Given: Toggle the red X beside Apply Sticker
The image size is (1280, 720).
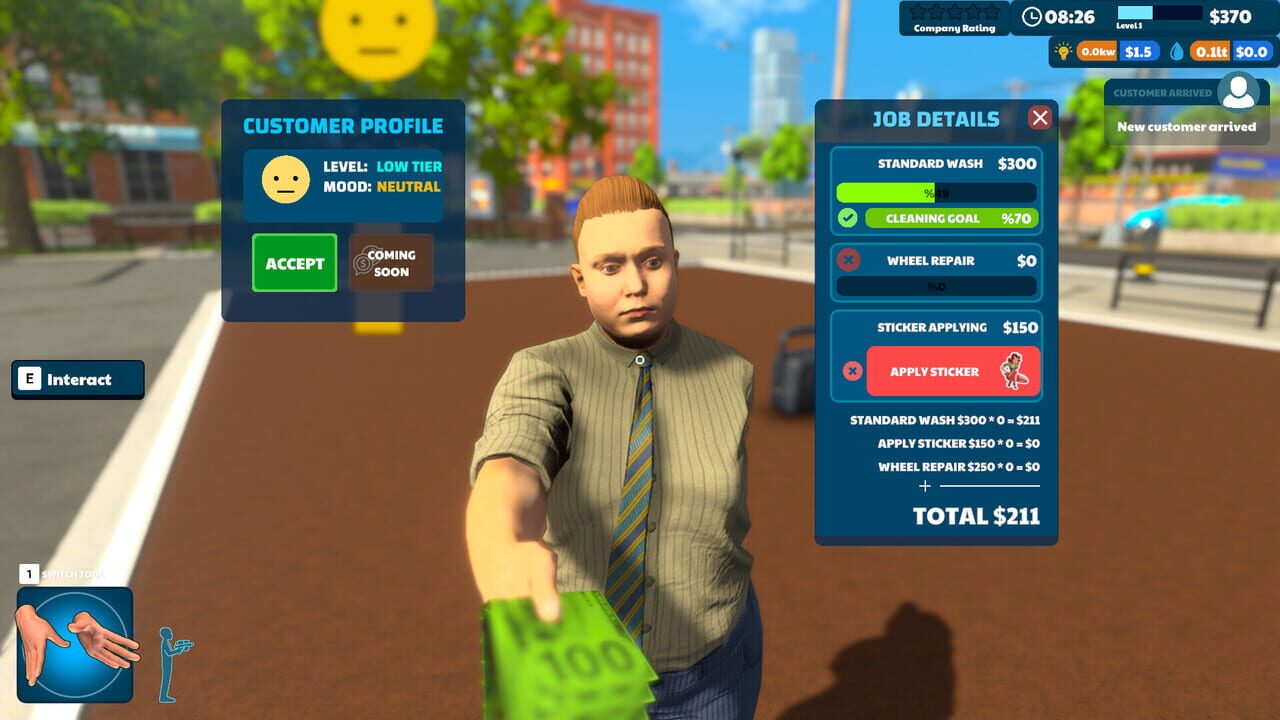Looking at the screenshot, I should [851, 371].
